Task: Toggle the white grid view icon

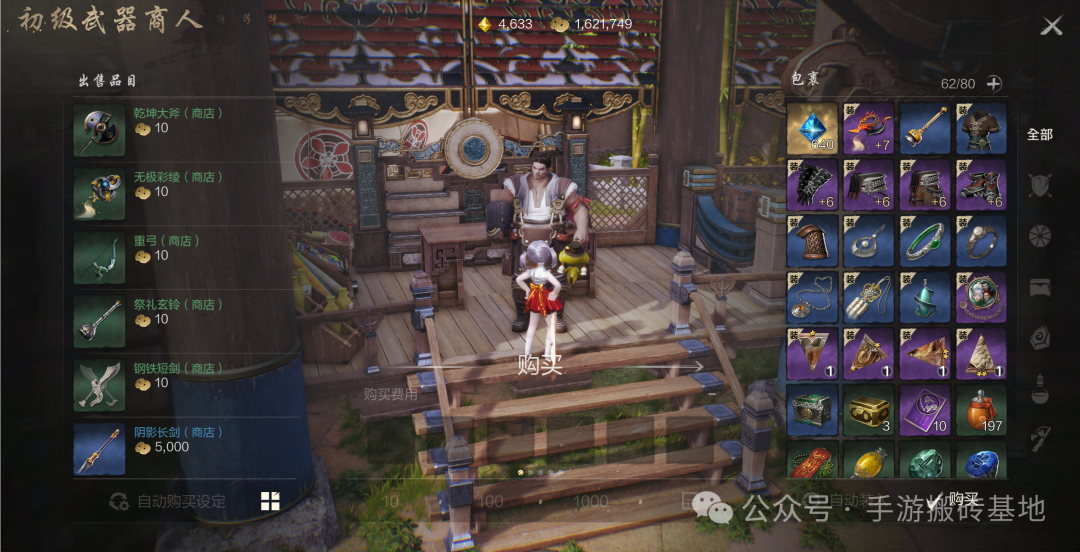Action: point(270,501)
